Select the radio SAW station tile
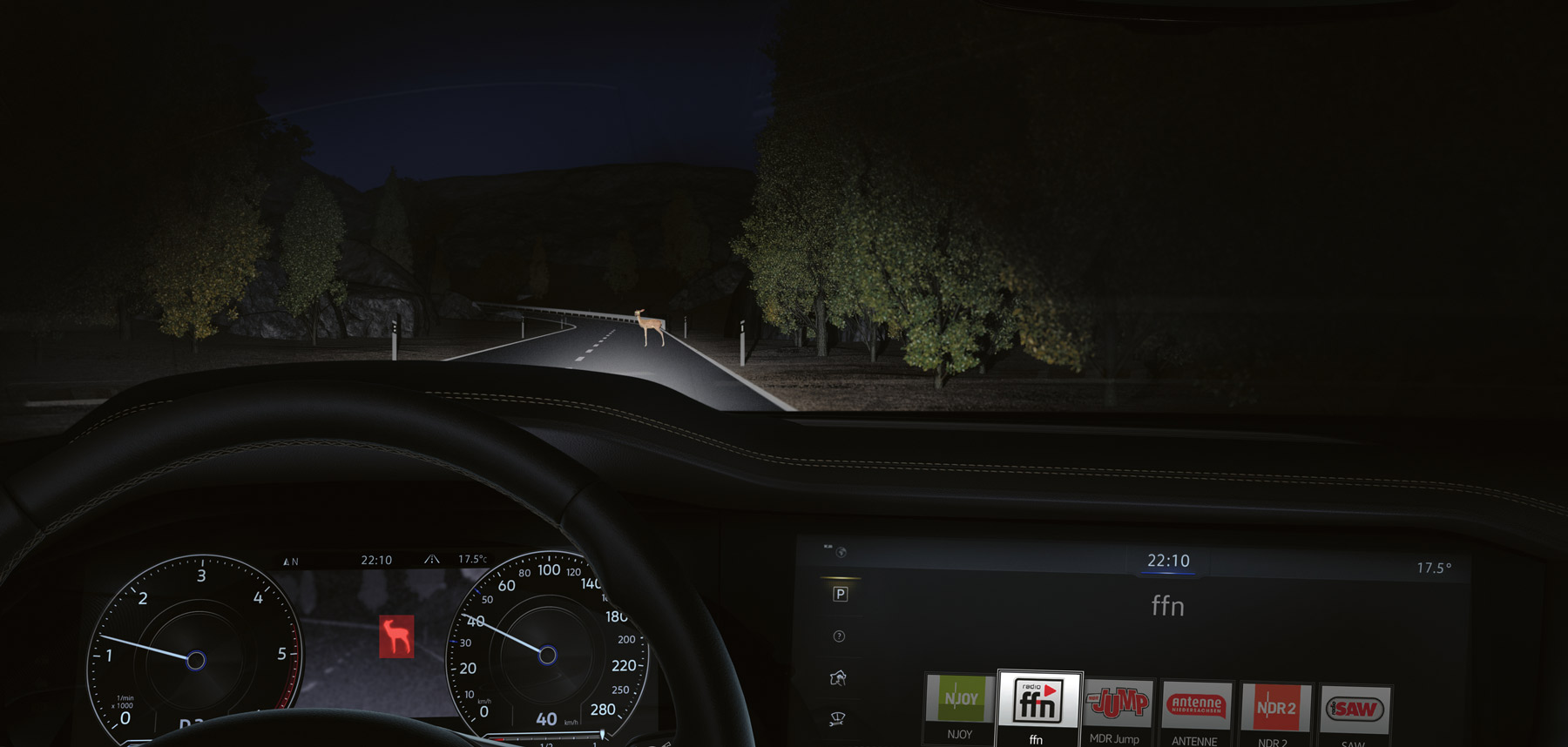Viewport: 1568px width, 747px height. point(1354,710)
